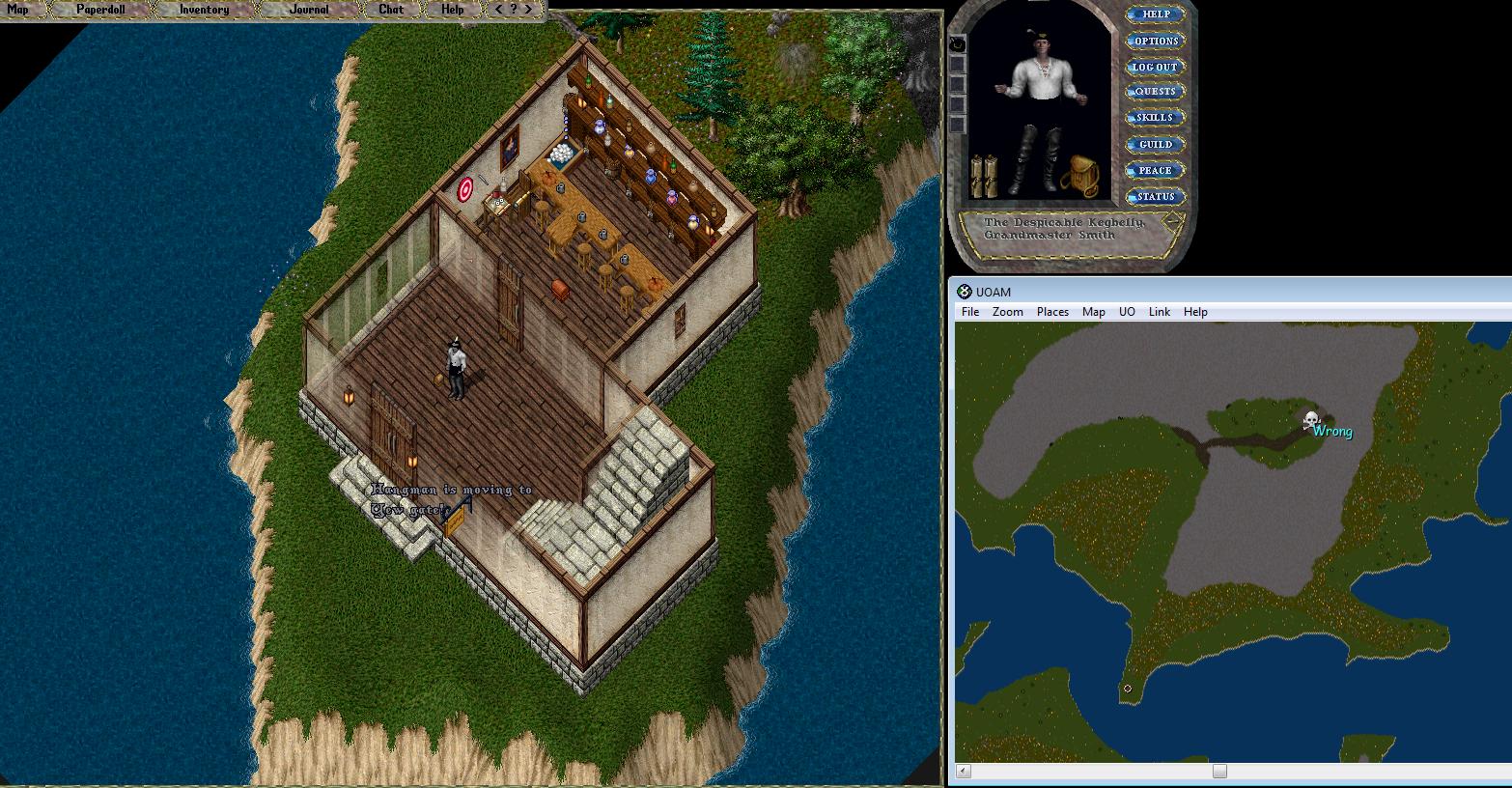Open the Map from the top menu bar
1512x788 pixels.
coord(18,10)
